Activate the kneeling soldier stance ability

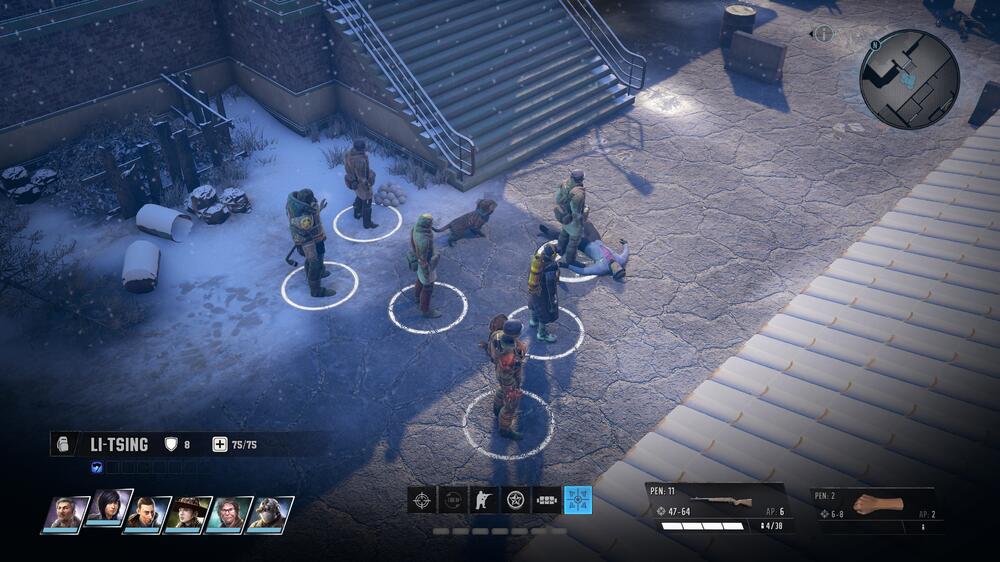pos(484,499)
